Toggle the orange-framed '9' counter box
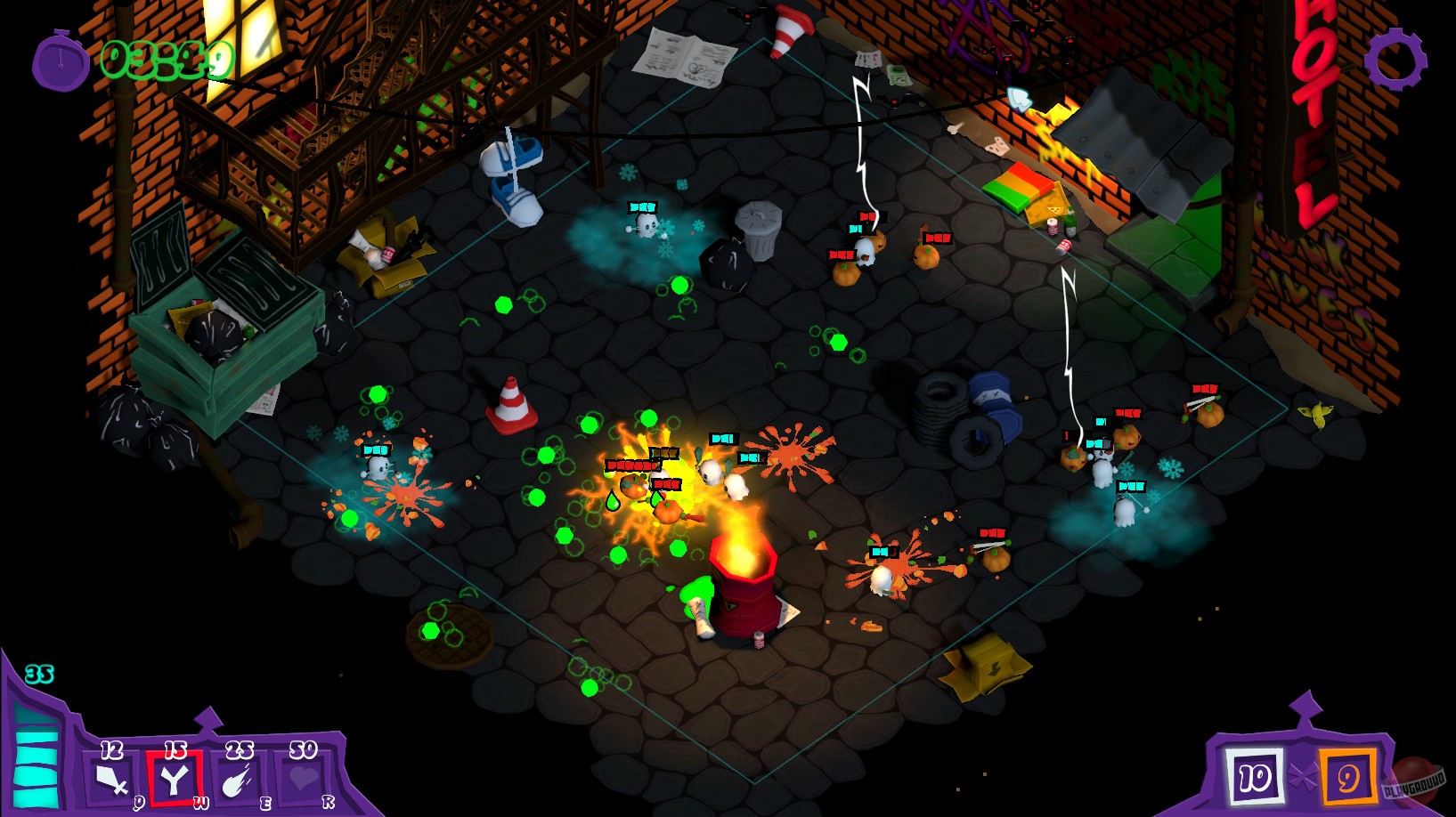The width and height of the screenshot is (1456, 817). tap(1348, 776)
